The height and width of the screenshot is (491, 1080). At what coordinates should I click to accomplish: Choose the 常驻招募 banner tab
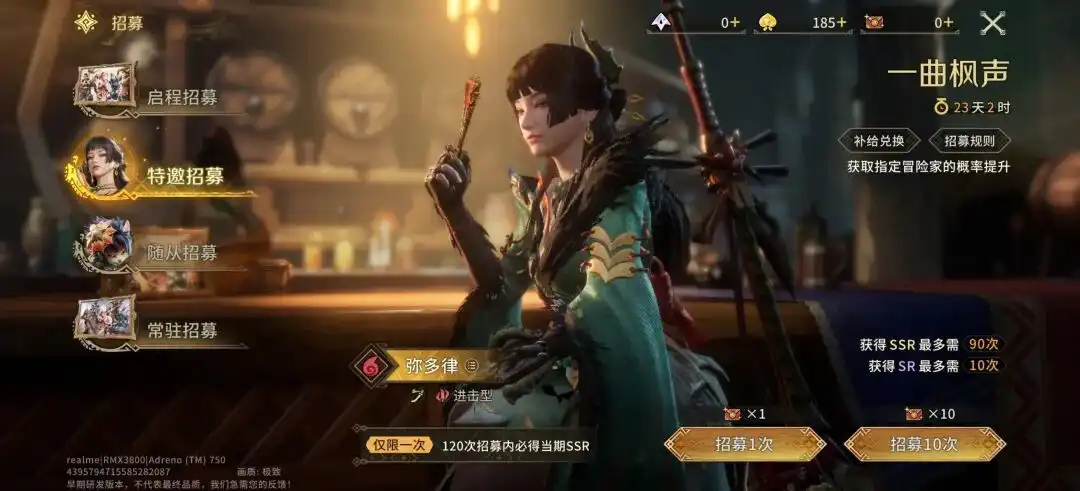pyautogui.click(x=160, y=329)
